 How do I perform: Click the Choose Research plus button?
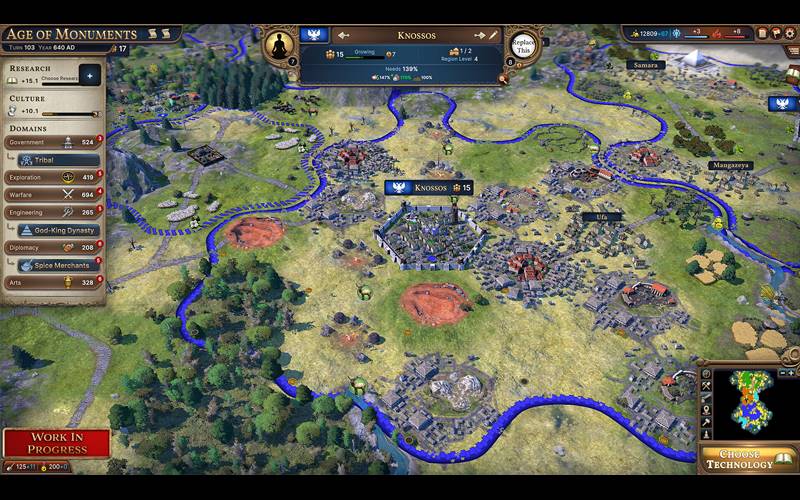point(88,75)
